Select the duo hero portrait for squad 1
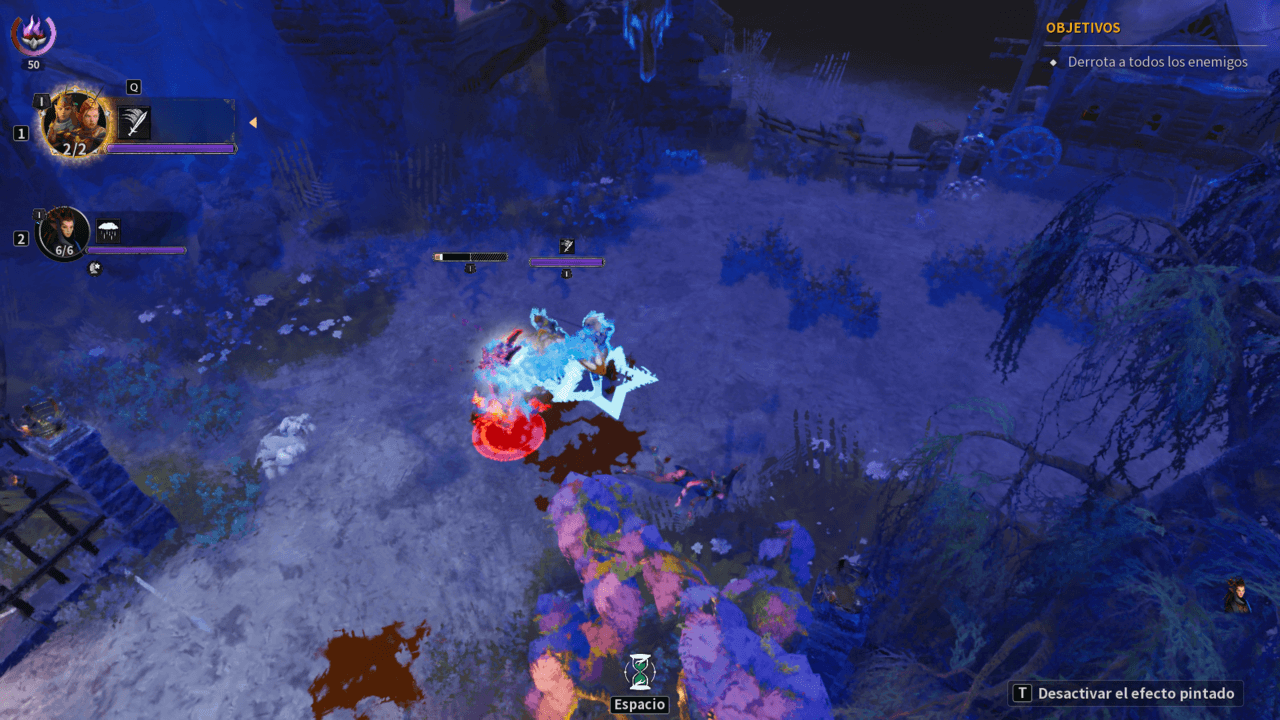The height and width of the screenshot is (720, 1280). [73, 124]
